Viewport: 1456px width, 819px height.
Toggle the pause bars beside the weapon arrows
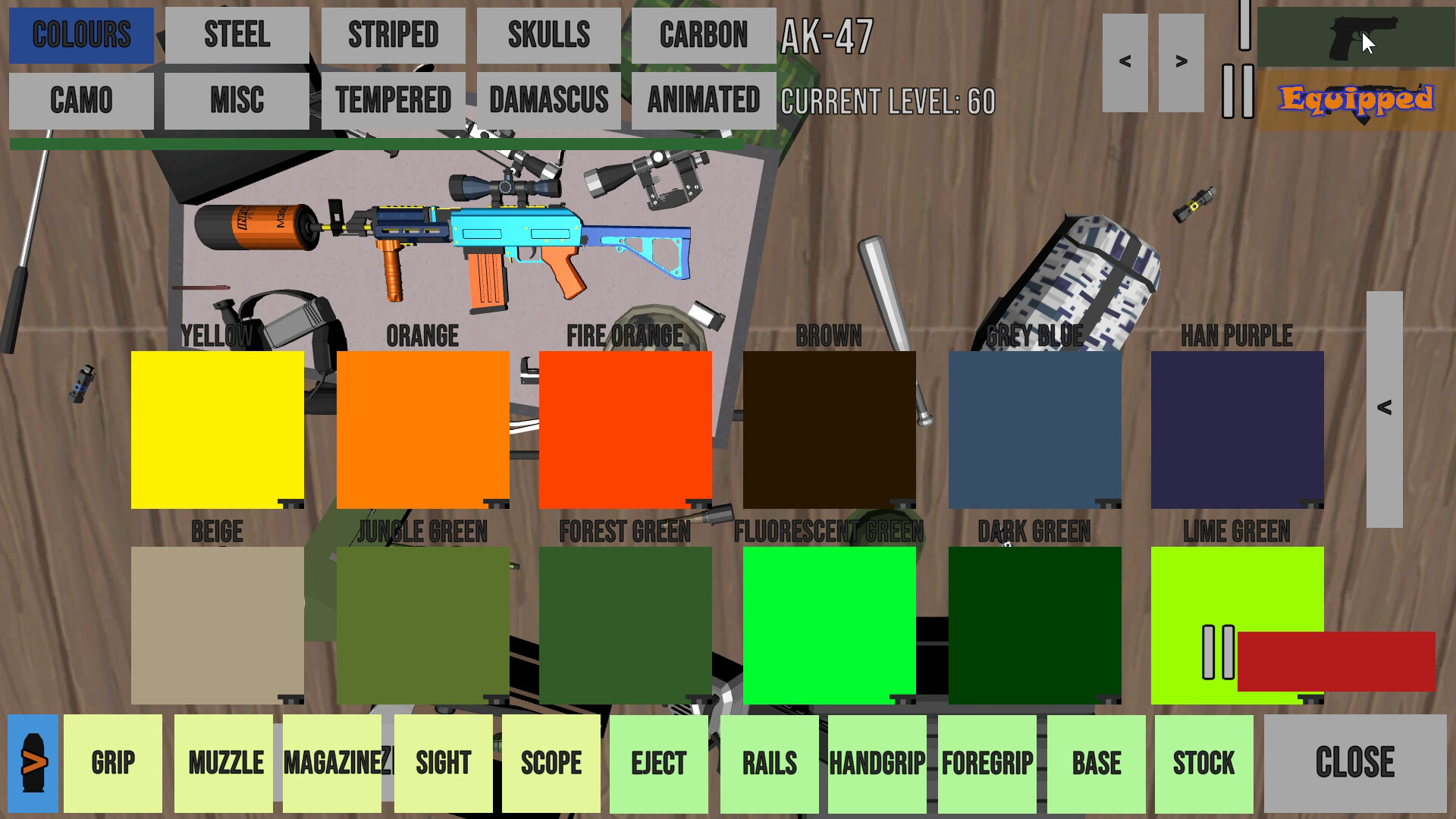click(x=1237, y=91)
